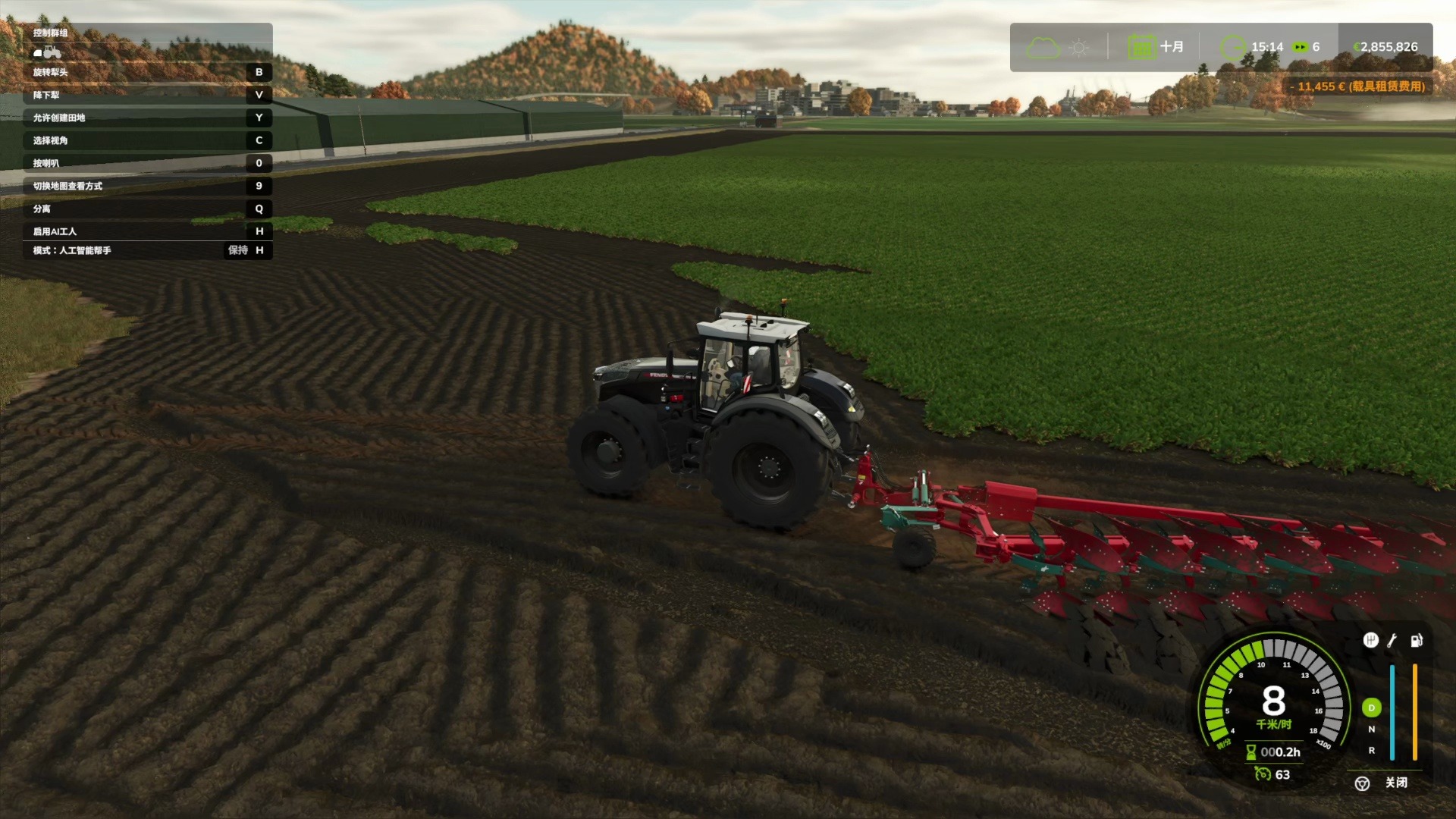Toggle the steering wheel 关闭 indicator
Viewport: 1456px width, 819px height.
pyautogui.click(x=1363, y=783)
